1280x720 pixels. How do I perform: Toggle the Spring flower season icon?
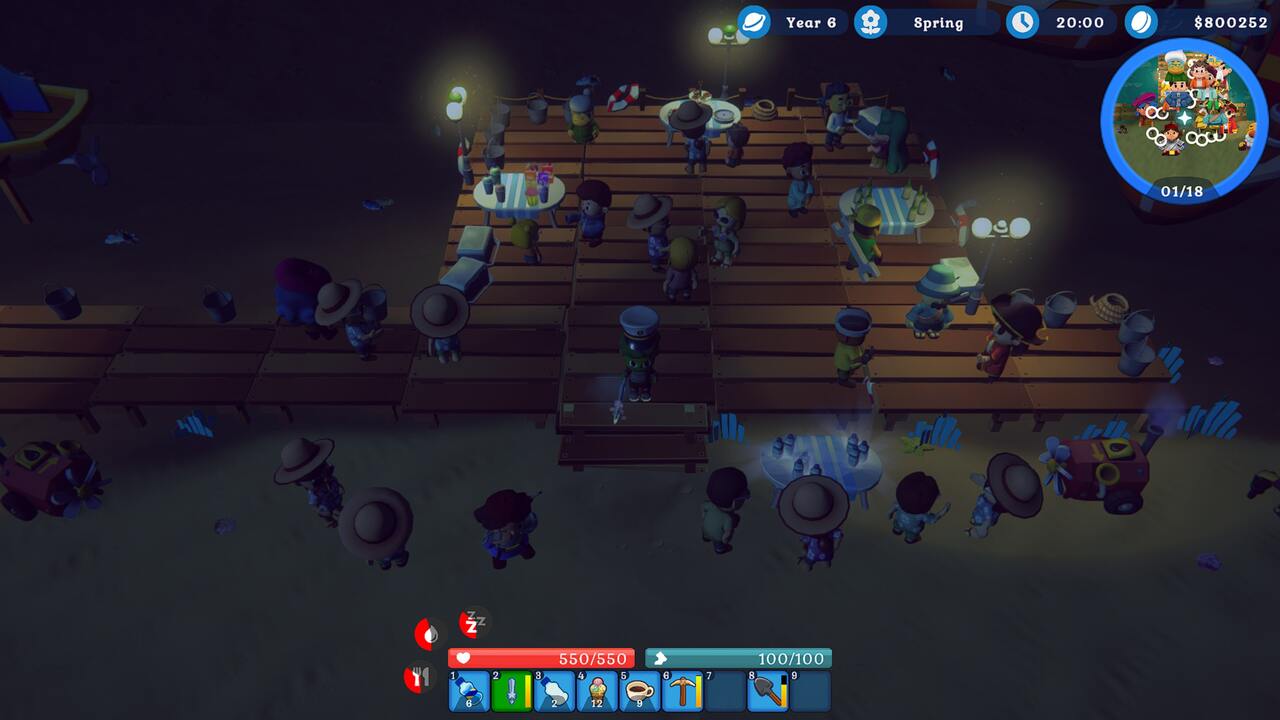point(869,22)
